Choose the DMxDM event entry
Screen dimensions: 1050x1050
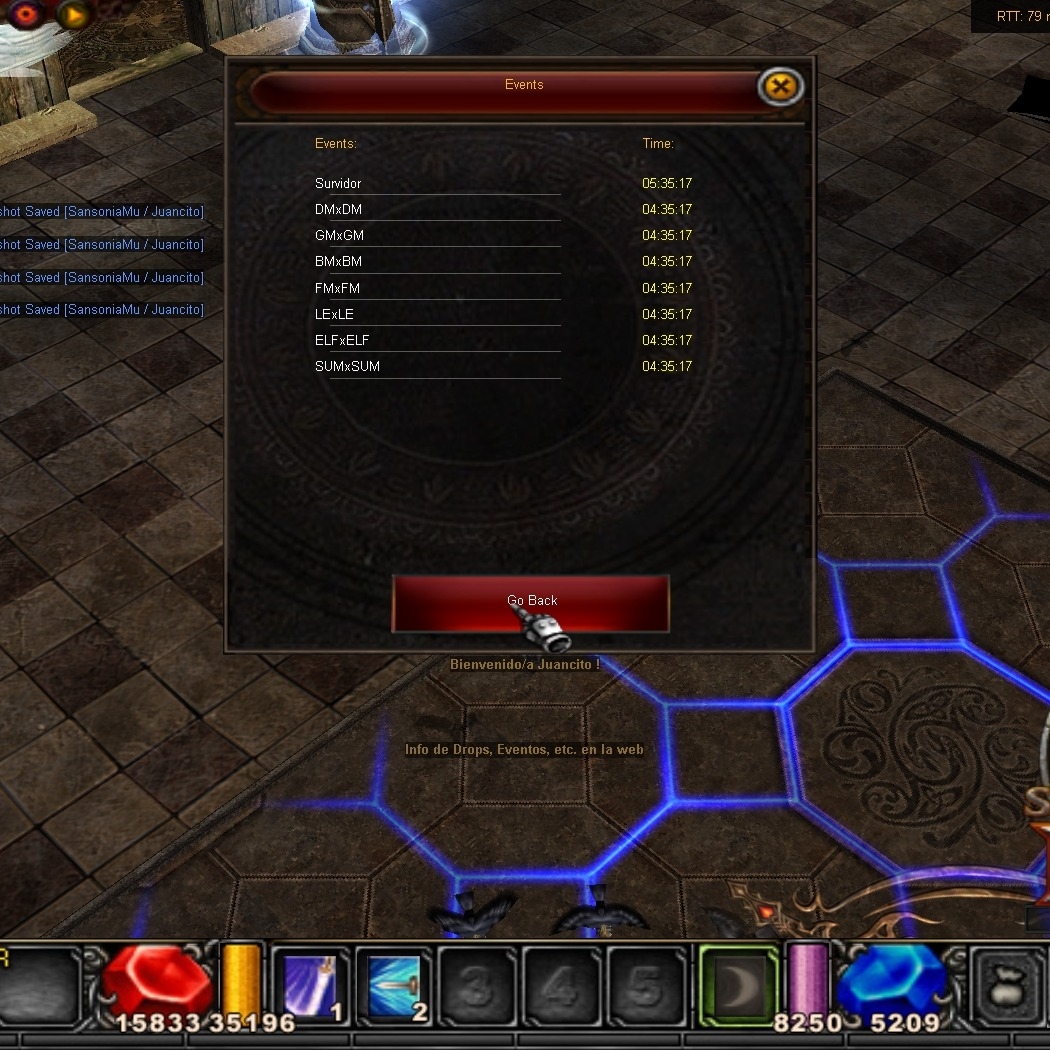338,210
